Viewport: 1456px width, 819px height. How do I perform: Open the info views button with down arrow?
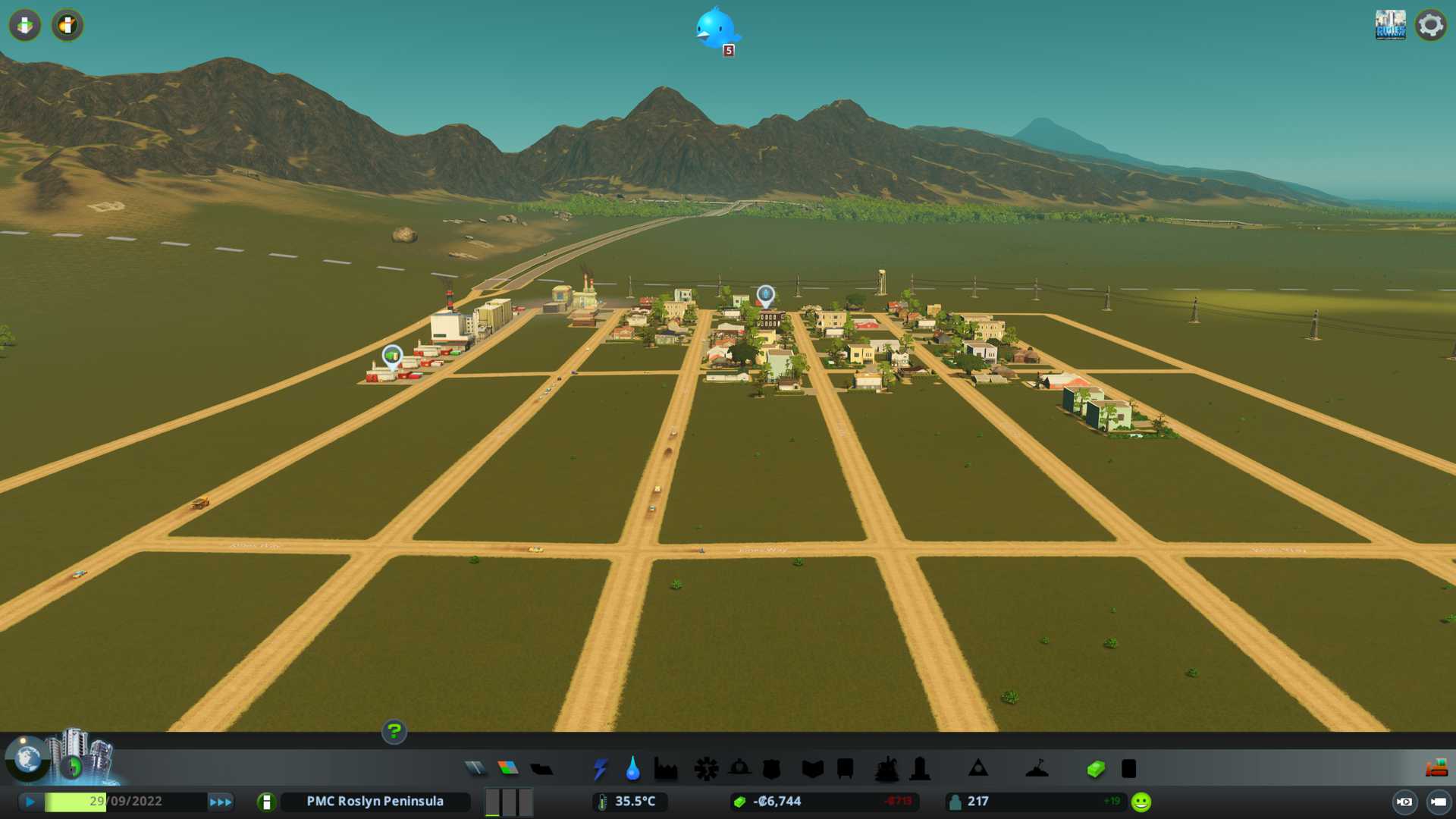tap(25, 25)
